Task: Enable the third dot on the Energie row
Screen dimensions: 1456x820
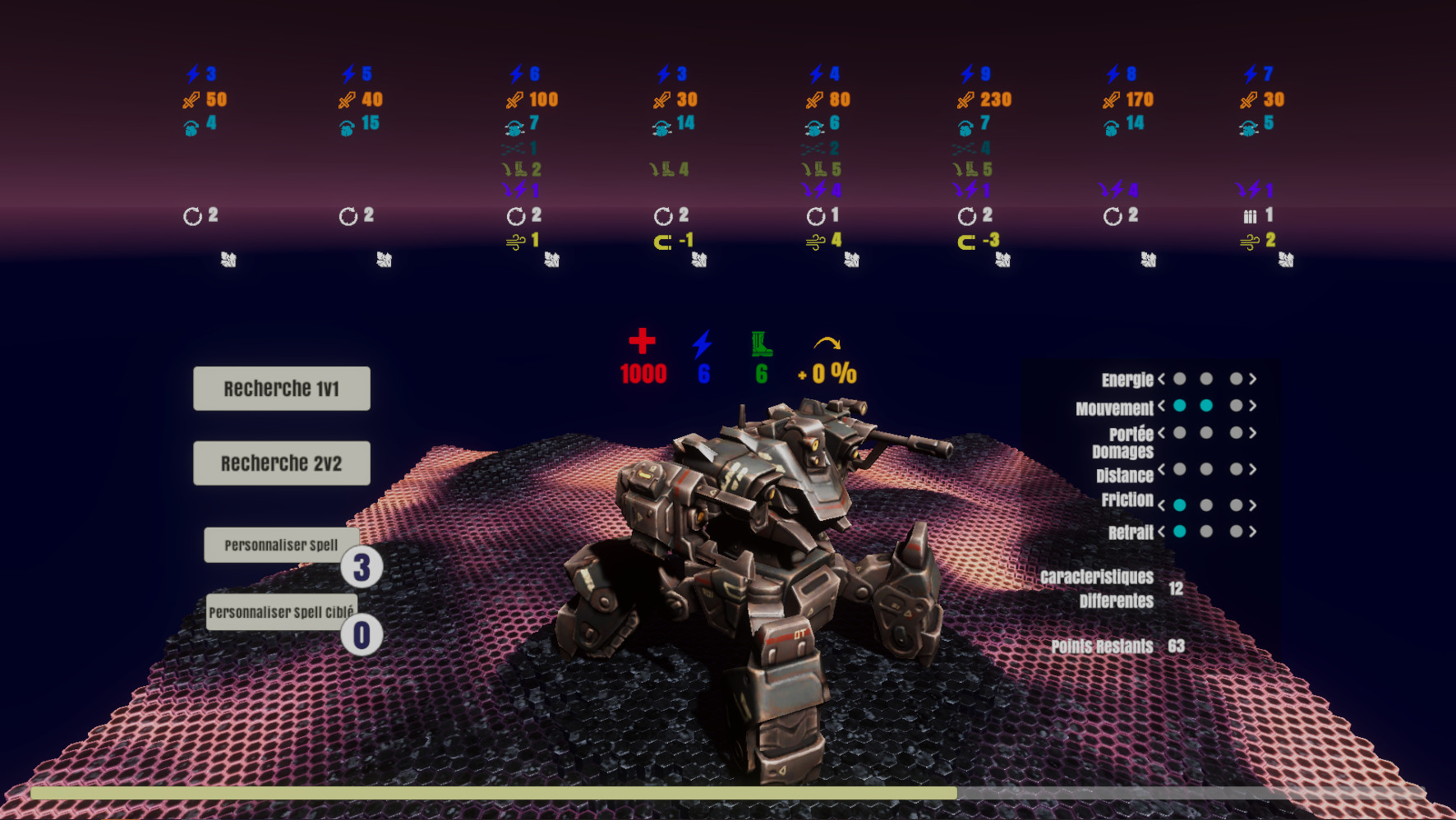Action: click(1237, 379)
